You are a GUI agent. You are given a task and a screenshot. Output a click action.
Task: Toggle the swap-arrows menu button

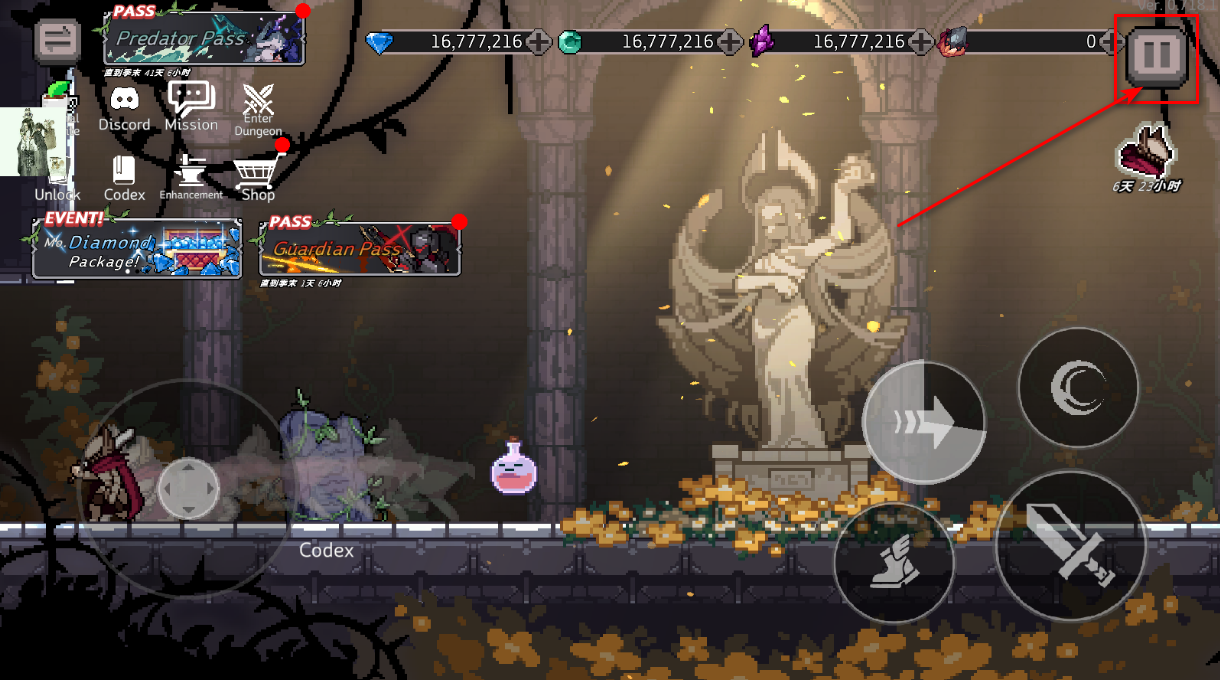point(57,40)
